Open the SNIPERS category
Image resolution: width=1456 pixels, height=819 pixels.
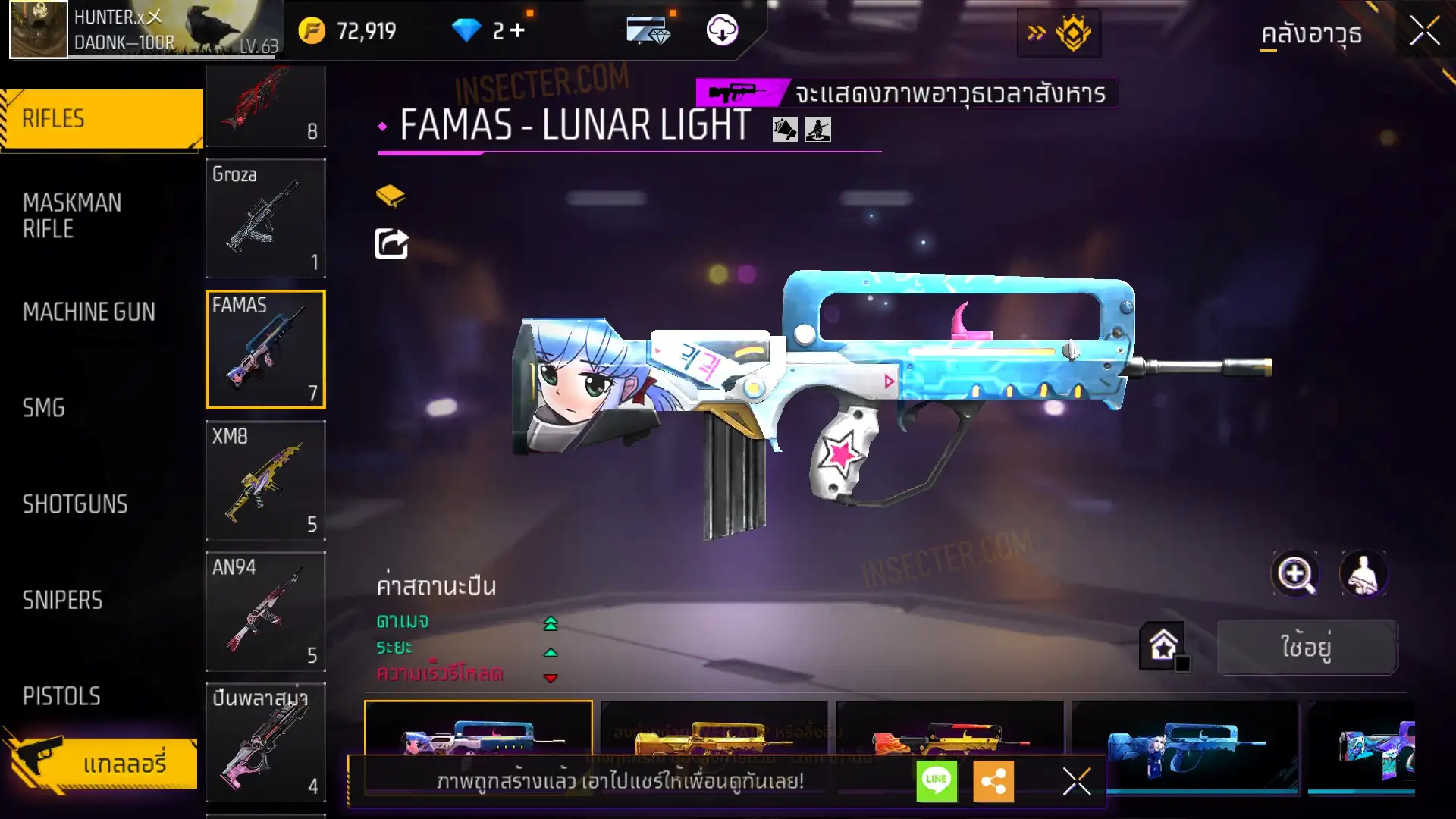point(62,601)
